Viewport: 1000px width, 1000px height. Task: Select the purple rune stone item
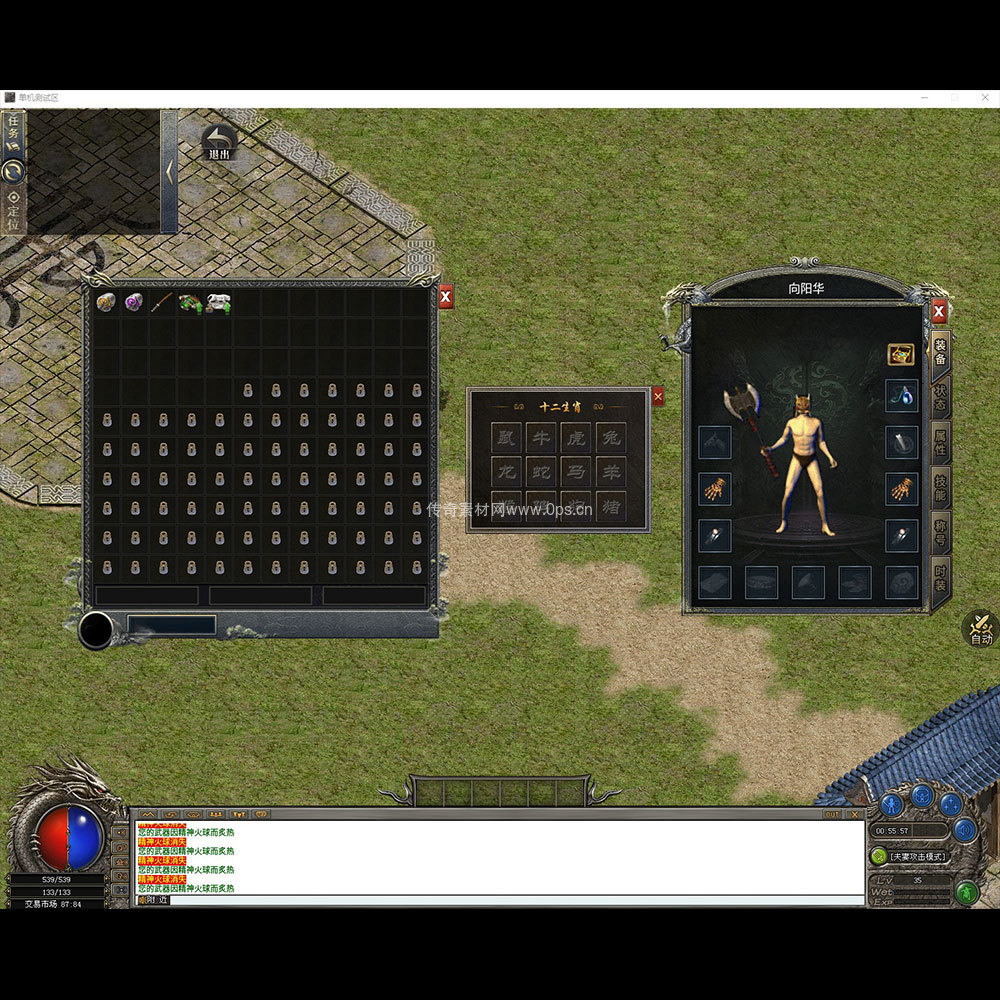[134, 302]
